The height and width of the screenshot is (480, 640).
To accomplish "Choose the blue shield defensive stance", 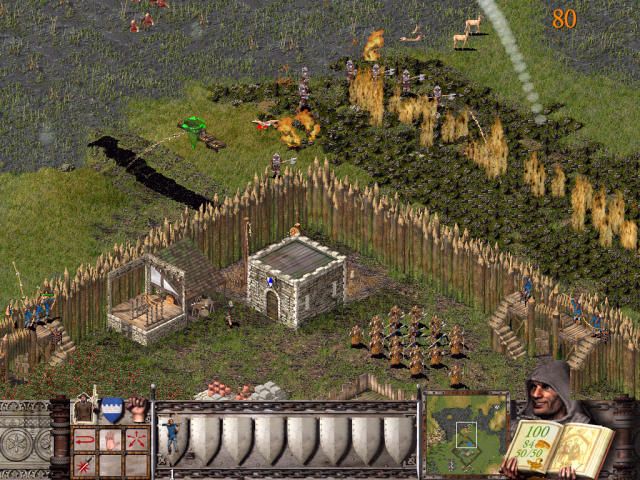I will click(111, 409).
